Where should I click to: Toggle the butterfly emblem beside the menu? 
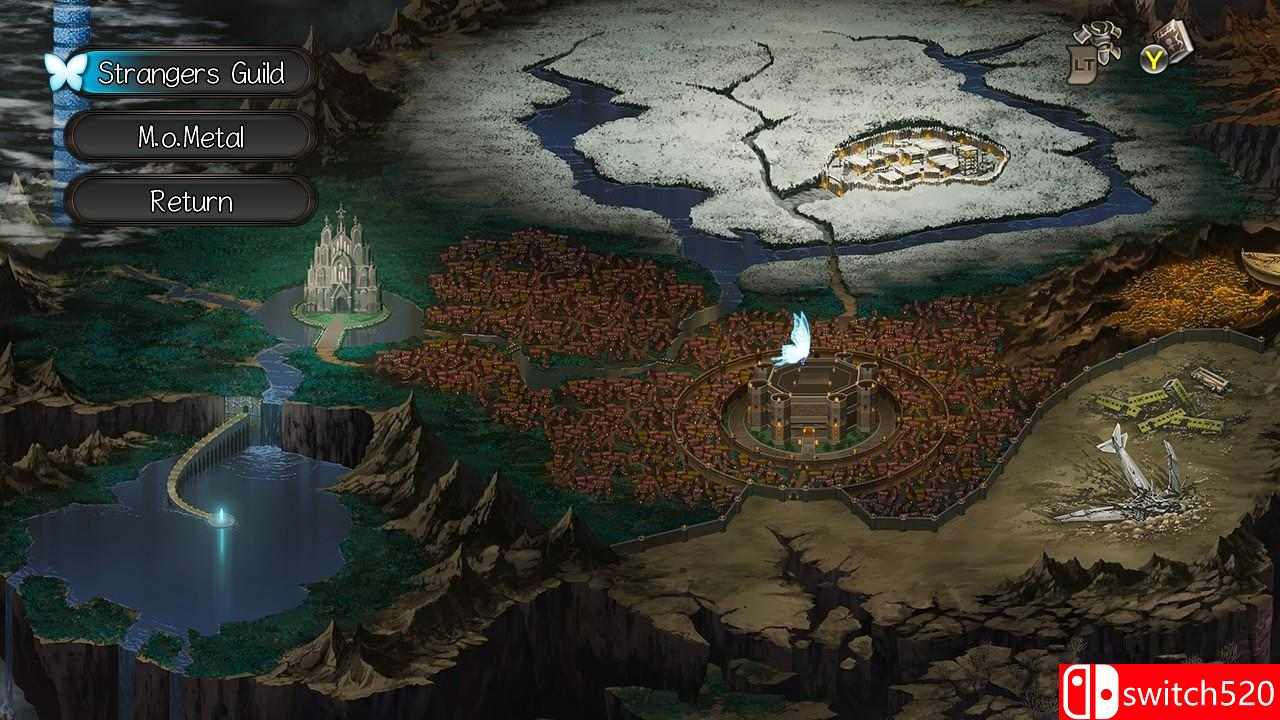coord(67,71)
